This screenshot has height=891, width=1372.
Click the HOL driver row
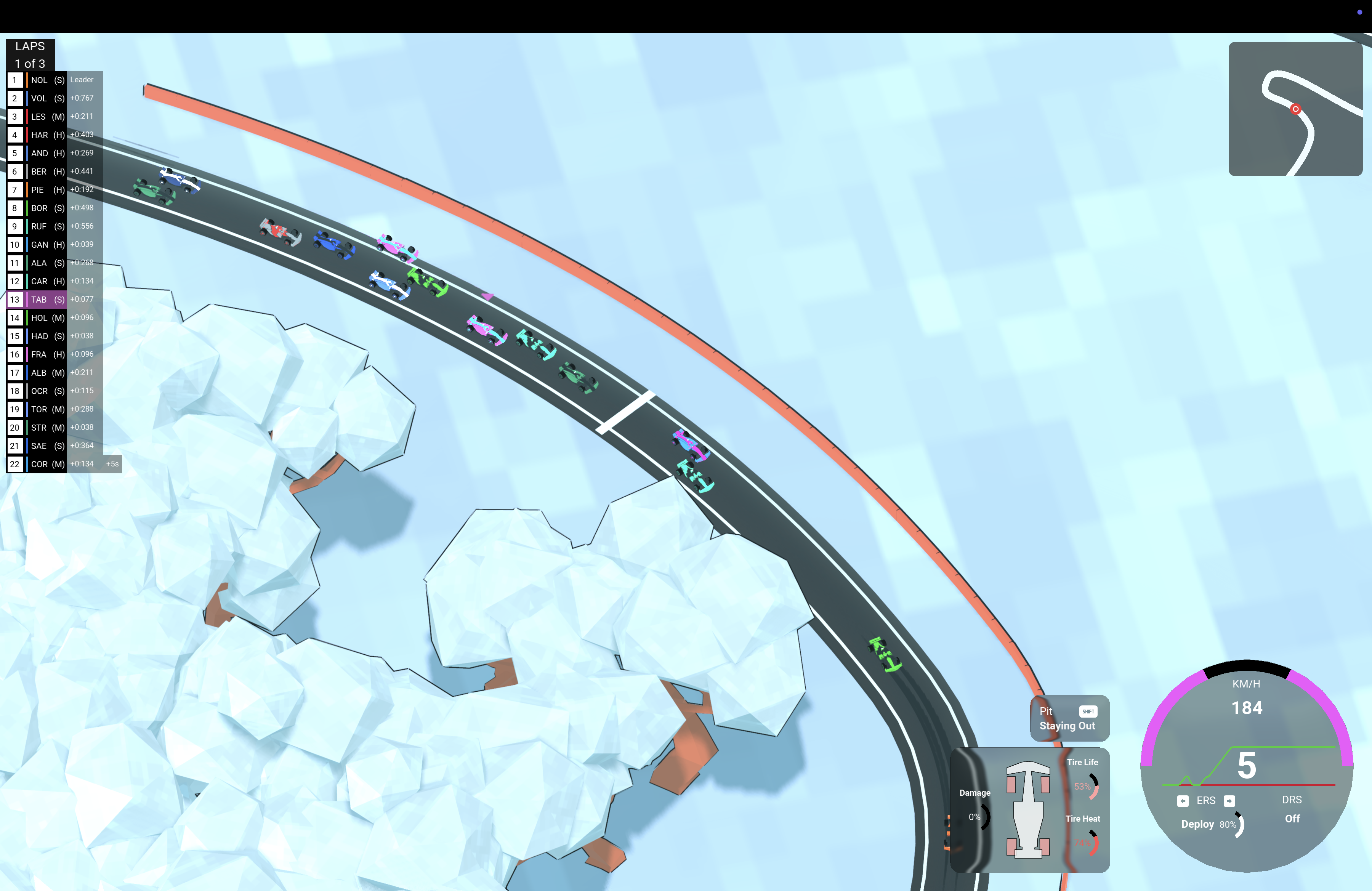pos(55,317)
